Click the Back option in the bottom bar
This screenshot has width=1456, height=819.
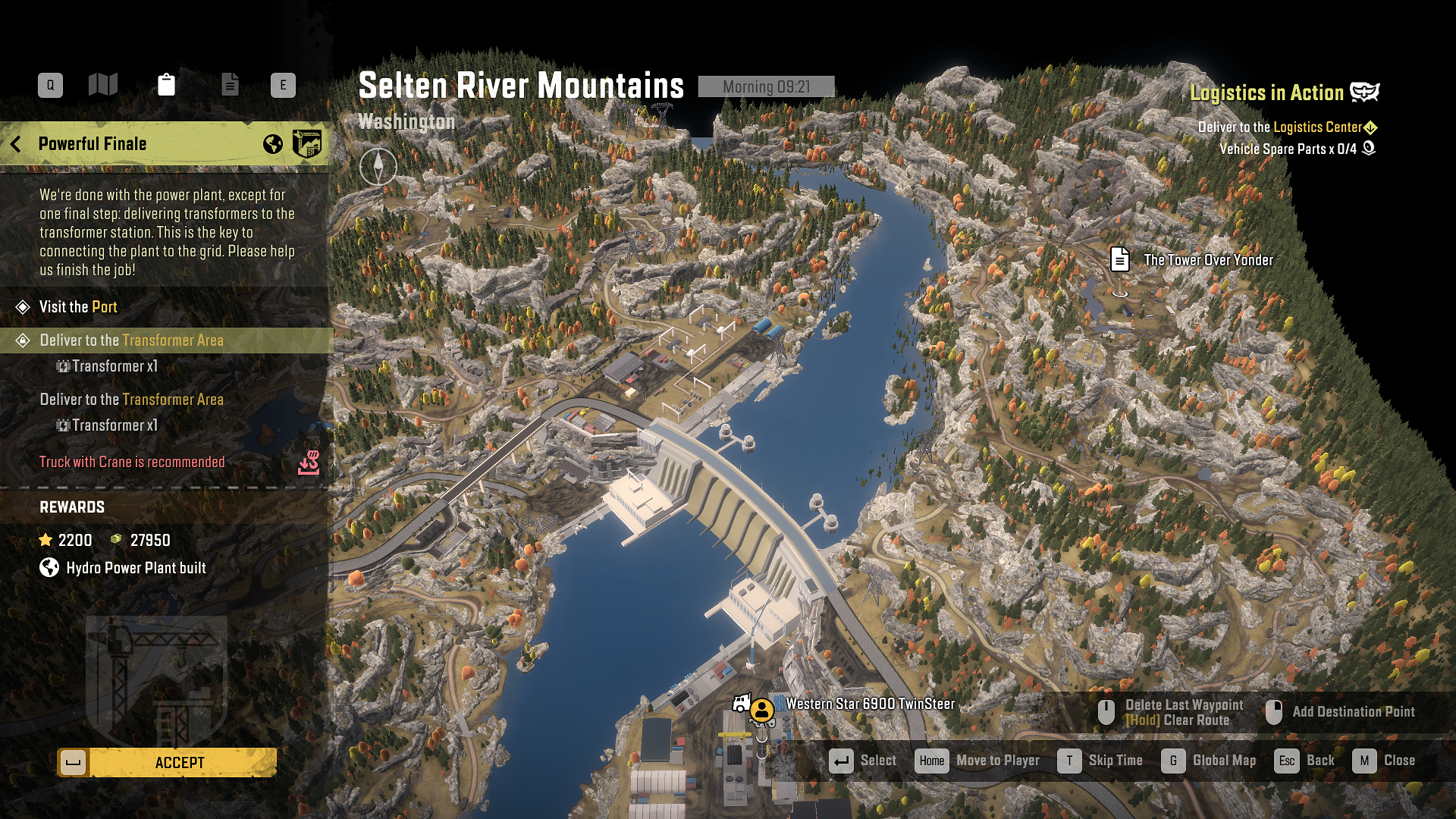pos(1306,761)
